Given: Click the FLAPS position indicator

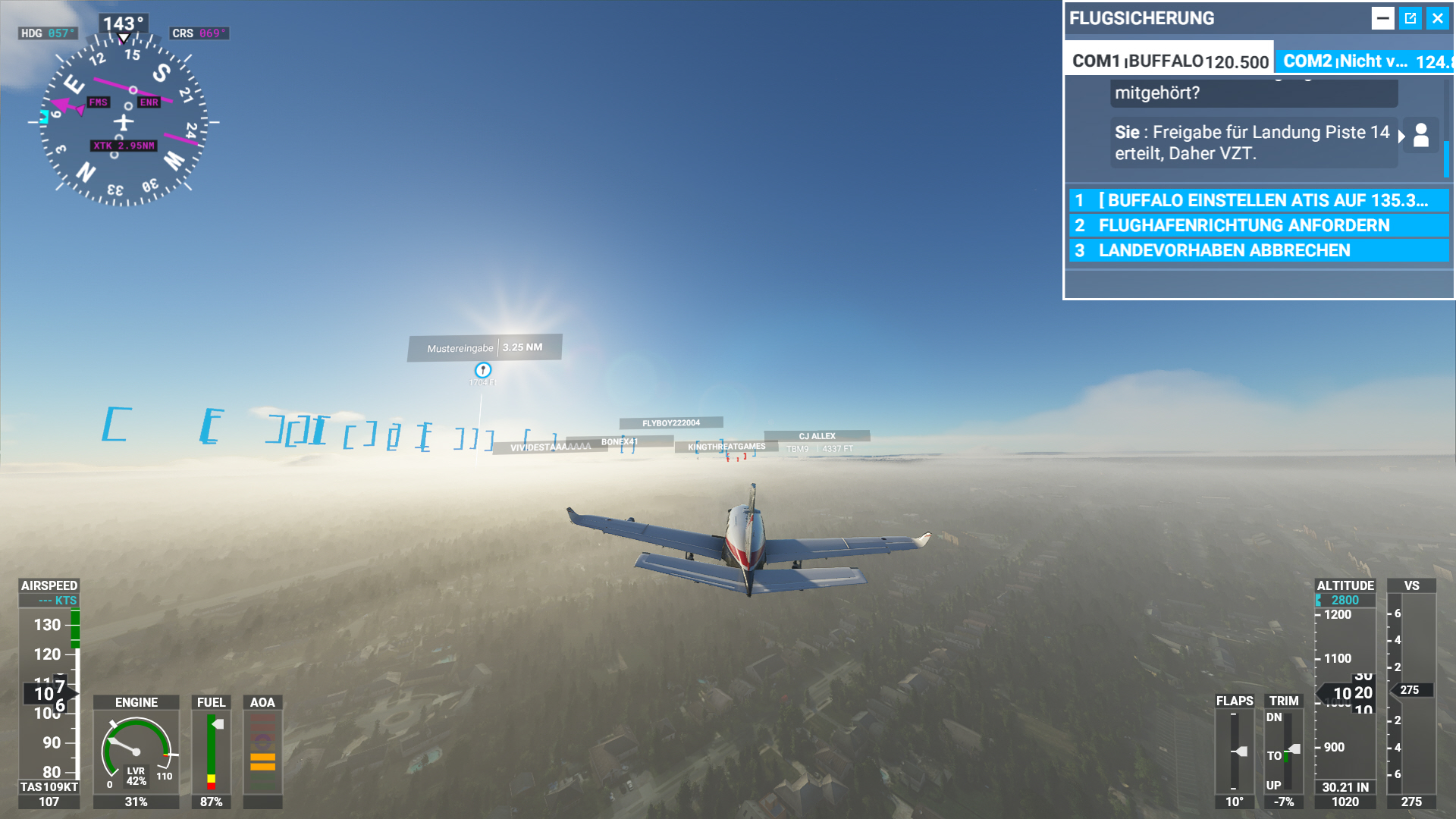Looking at the screenshot, I should 1235,751.
